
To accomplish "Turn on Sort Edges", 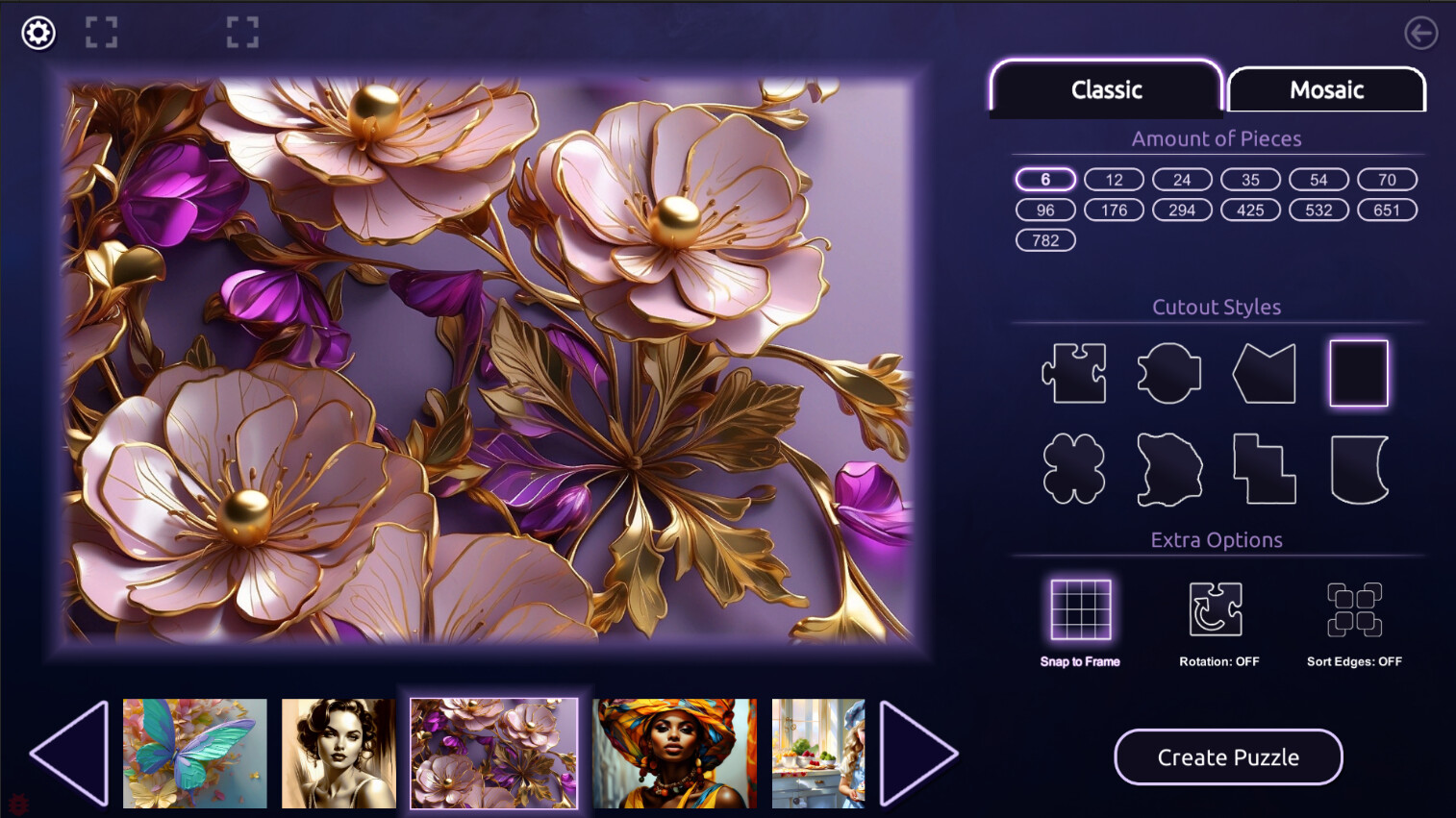I will (x=1356, y=608).
